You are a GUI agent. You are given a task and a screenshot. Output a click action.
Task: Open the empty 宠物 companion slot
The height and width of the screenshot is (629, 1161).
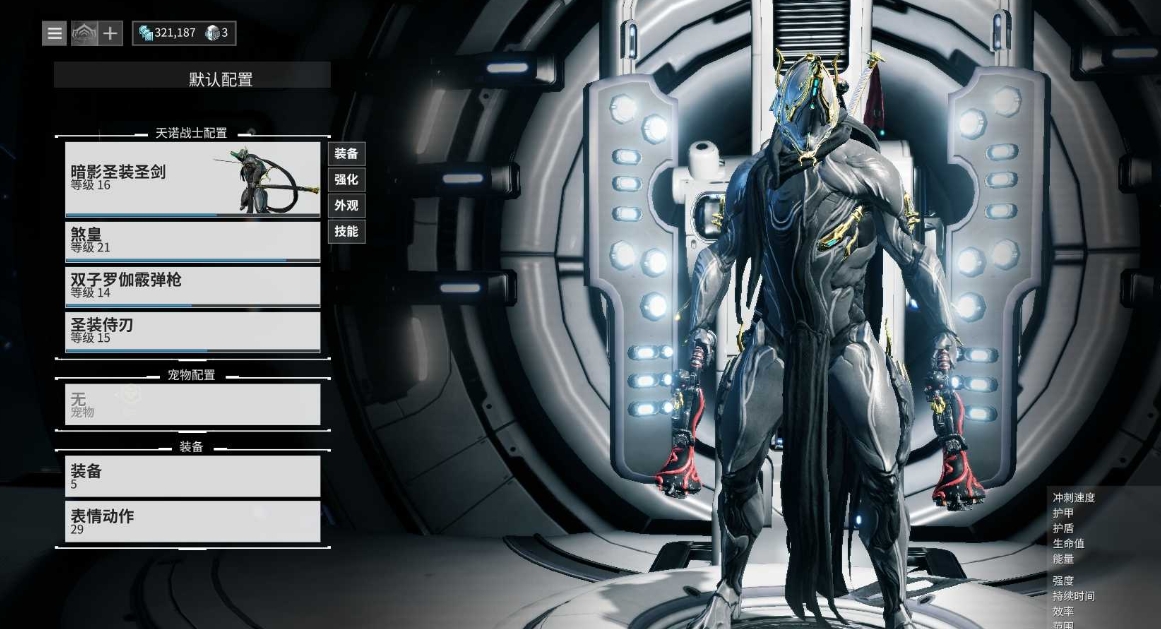[x=192, y=404]
